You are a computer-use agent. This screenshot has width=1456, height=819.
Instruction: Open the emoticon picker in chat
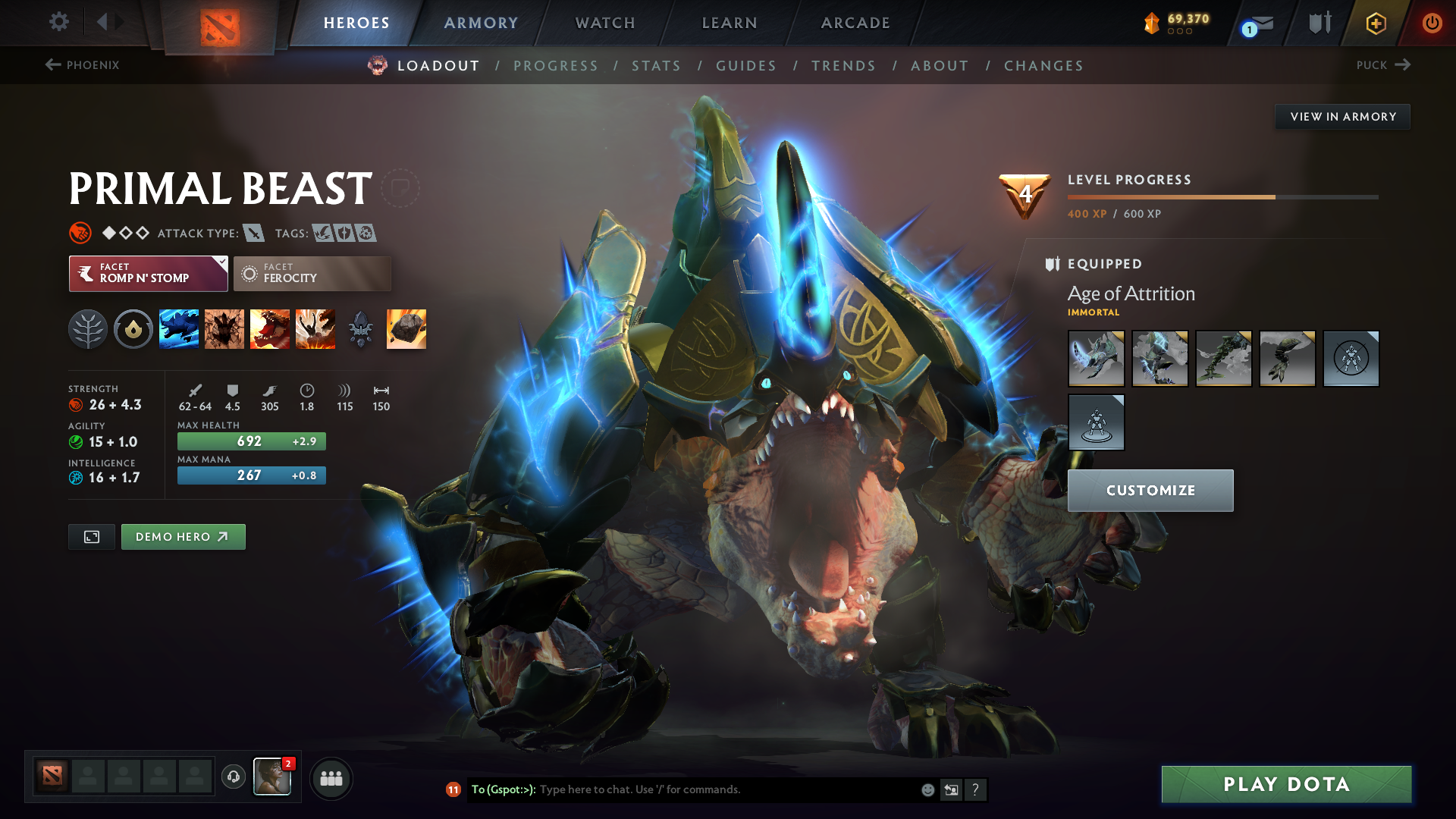coord(927,790)
